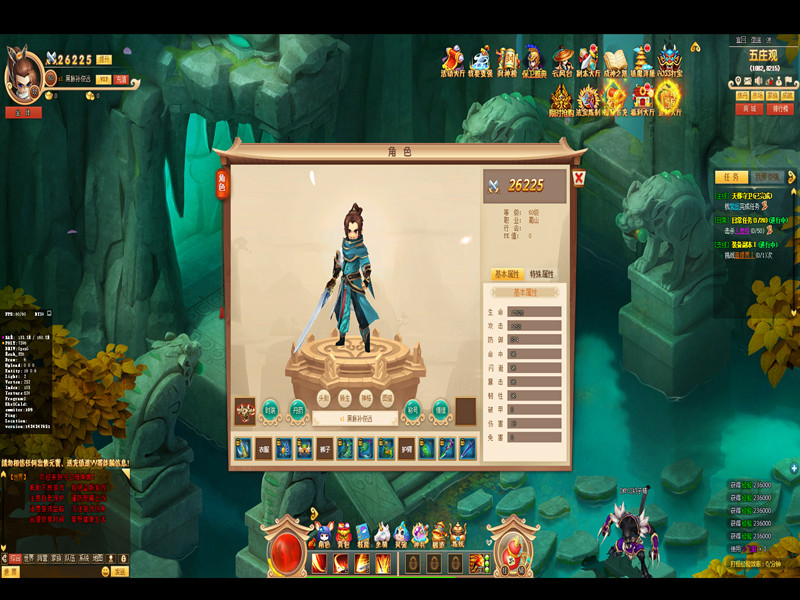Switch to the 特殊属性 attributes tab
800x600 pixels.
tap(541, 274)
